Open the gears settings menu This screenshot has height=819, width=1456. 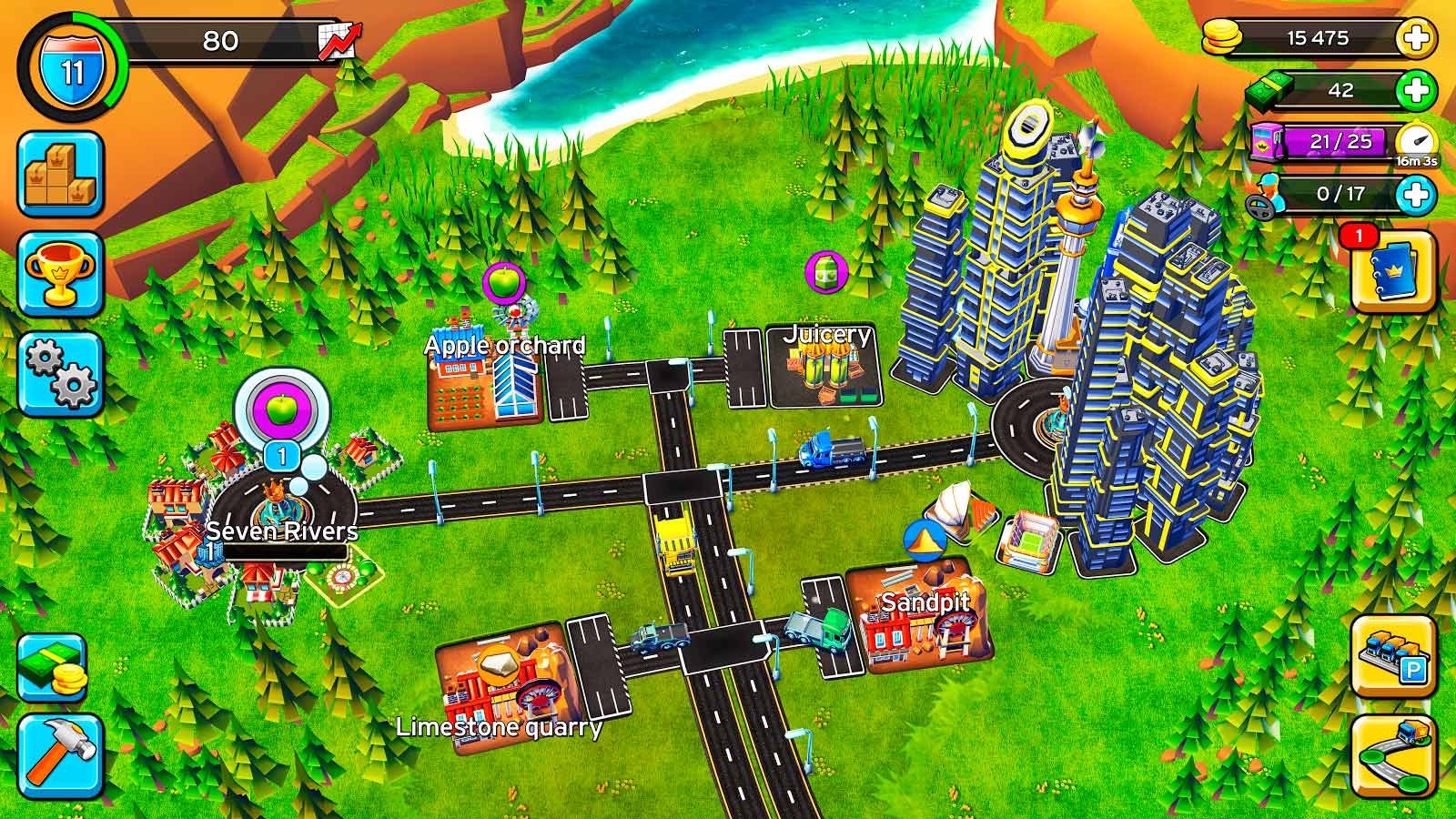(x=60, y=374)
